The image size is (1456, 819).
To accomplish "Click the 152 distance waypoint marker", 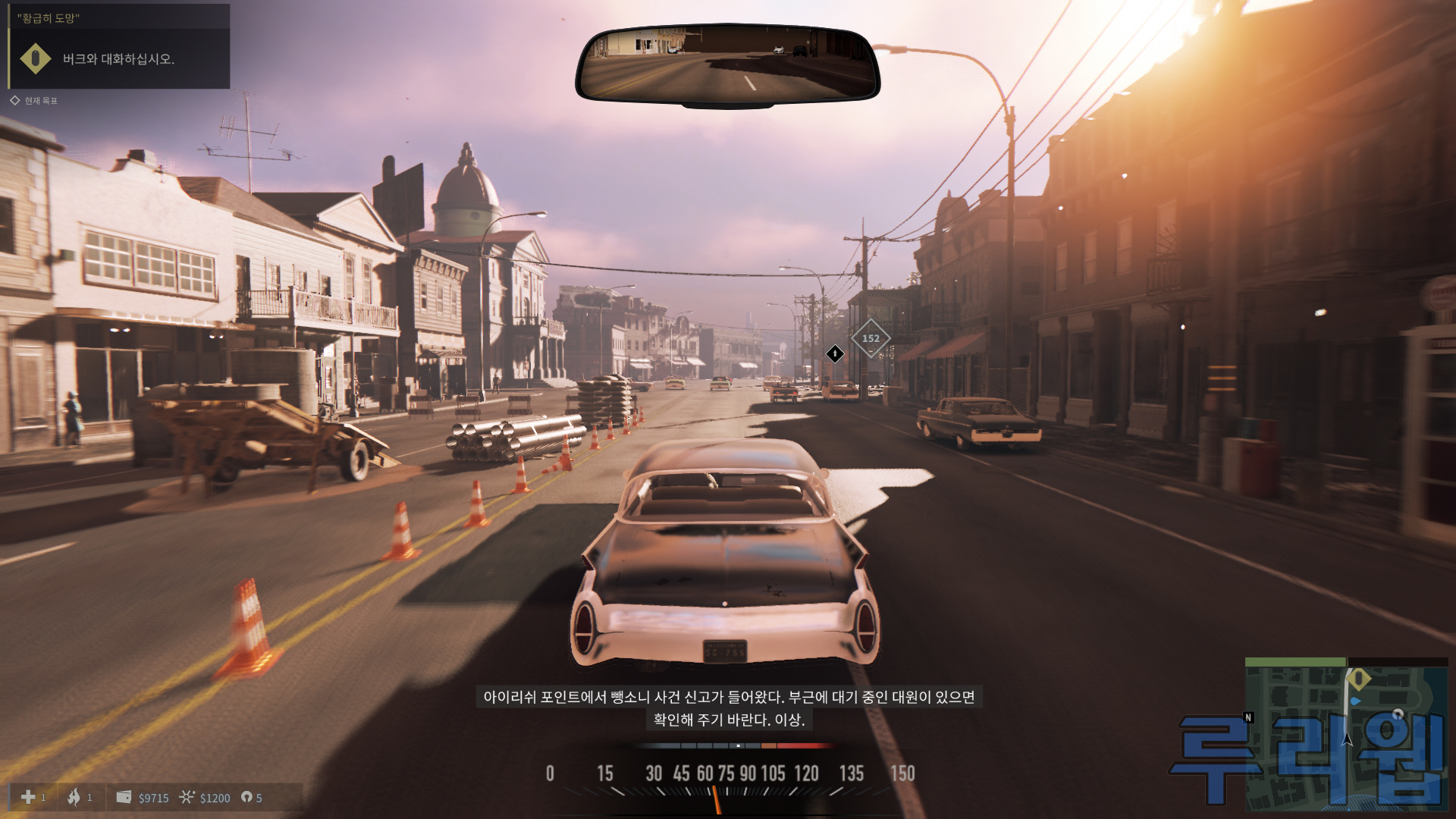I will point(871,339).
